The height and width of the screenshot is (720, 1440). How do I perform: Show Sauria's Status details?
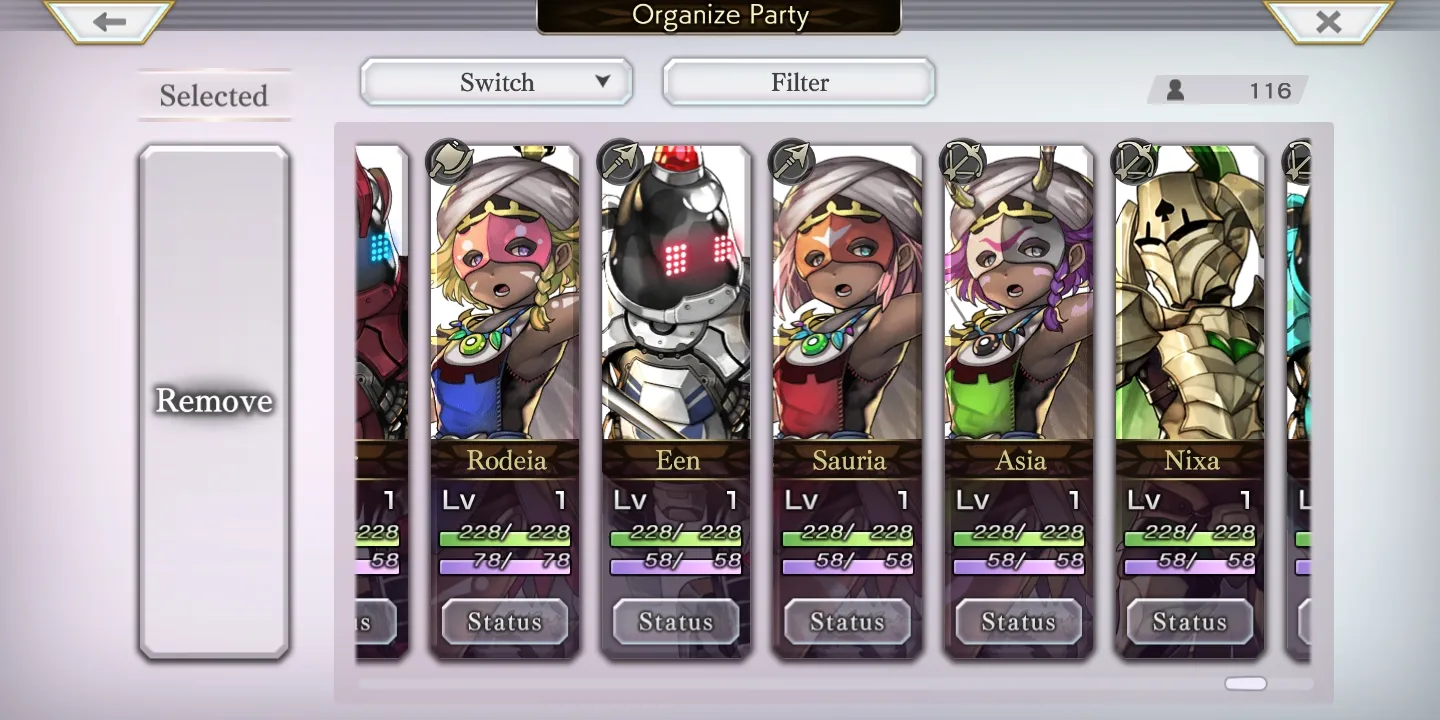(x=847, y=622)
